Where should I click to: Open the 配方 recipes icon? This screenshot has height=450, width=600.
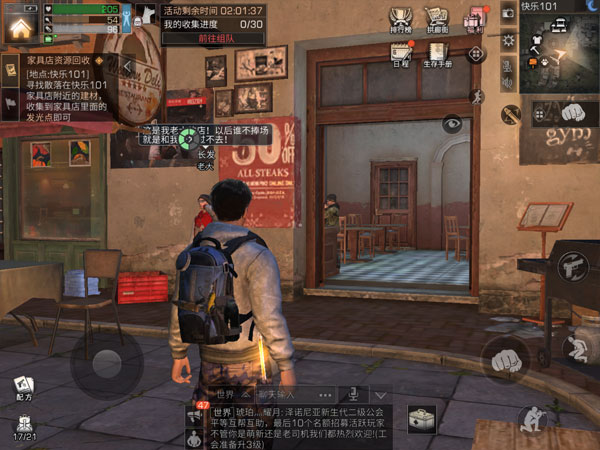(x=23, y=388)
